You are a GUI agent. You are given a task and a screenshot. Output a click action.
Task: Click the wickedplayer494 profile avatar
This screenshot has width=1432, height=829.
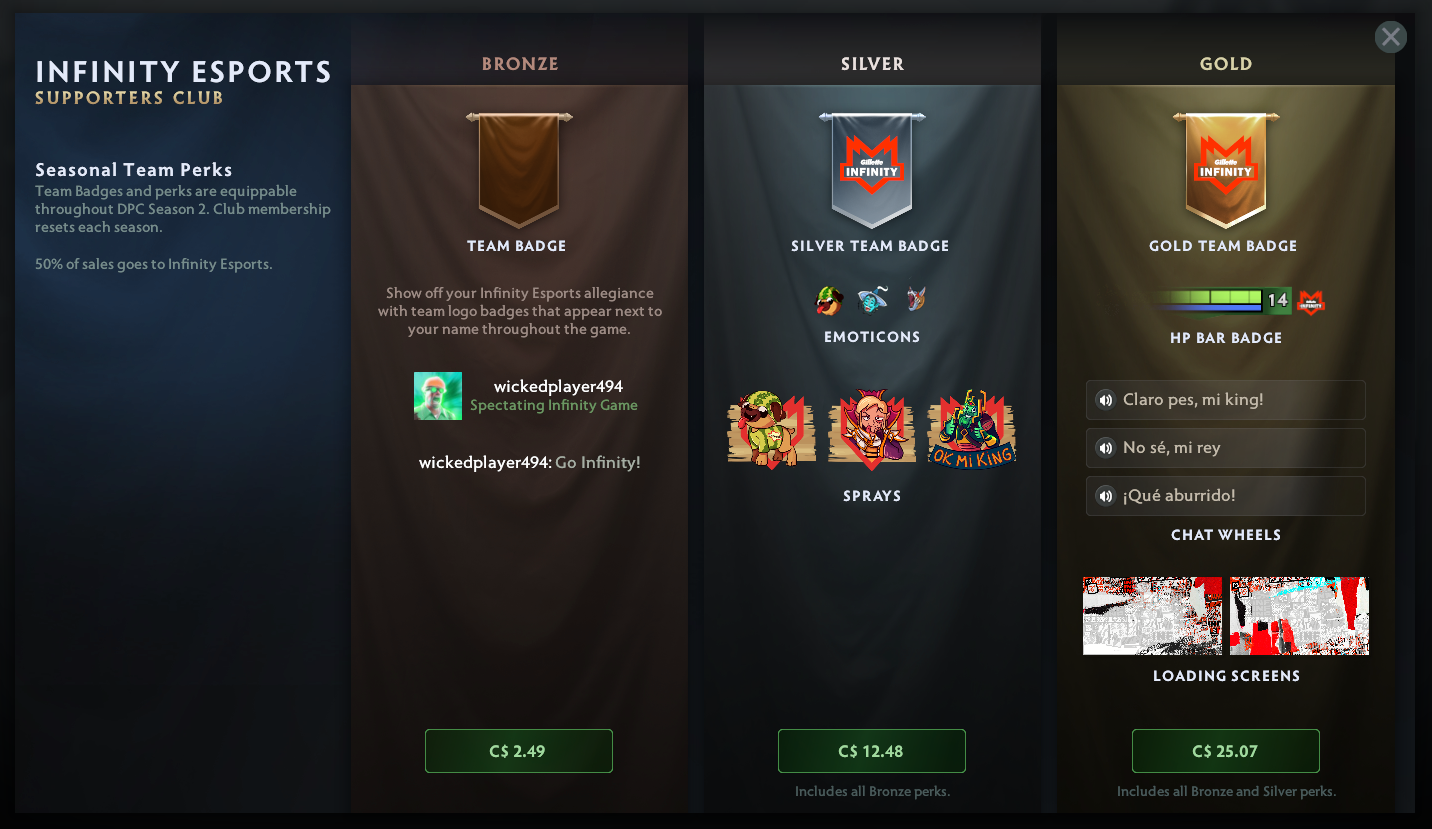(438, 396)
